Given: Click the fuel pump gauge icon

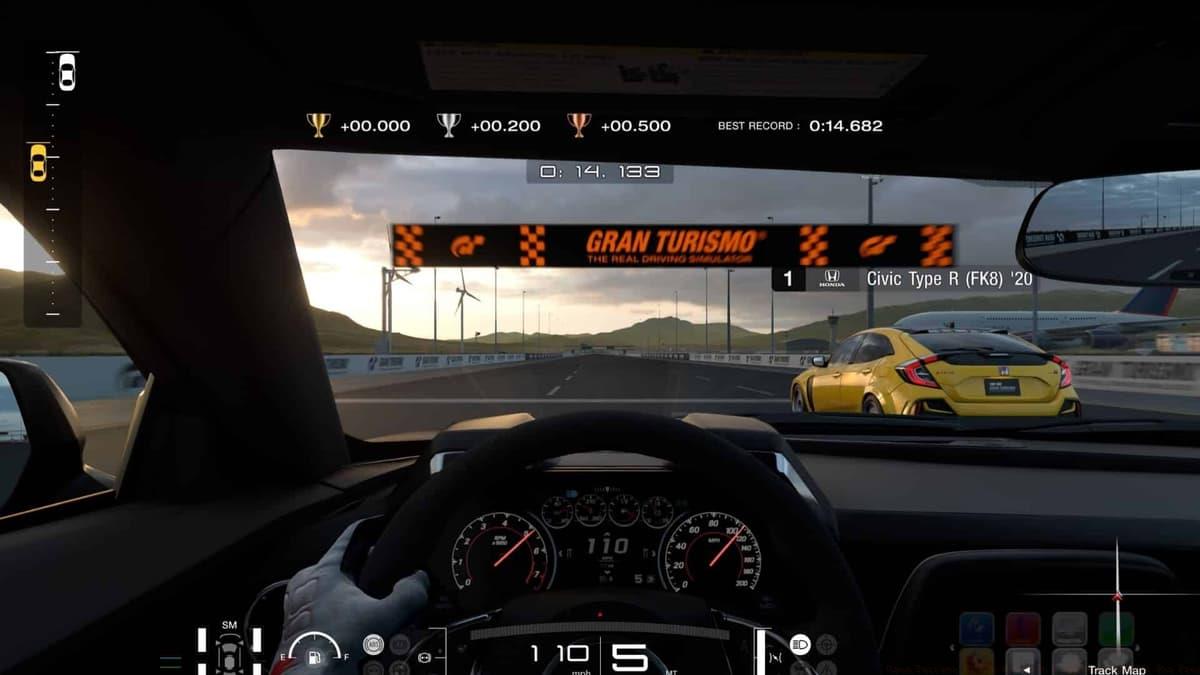Looking at the screenshot, I should tap(312, 657).
